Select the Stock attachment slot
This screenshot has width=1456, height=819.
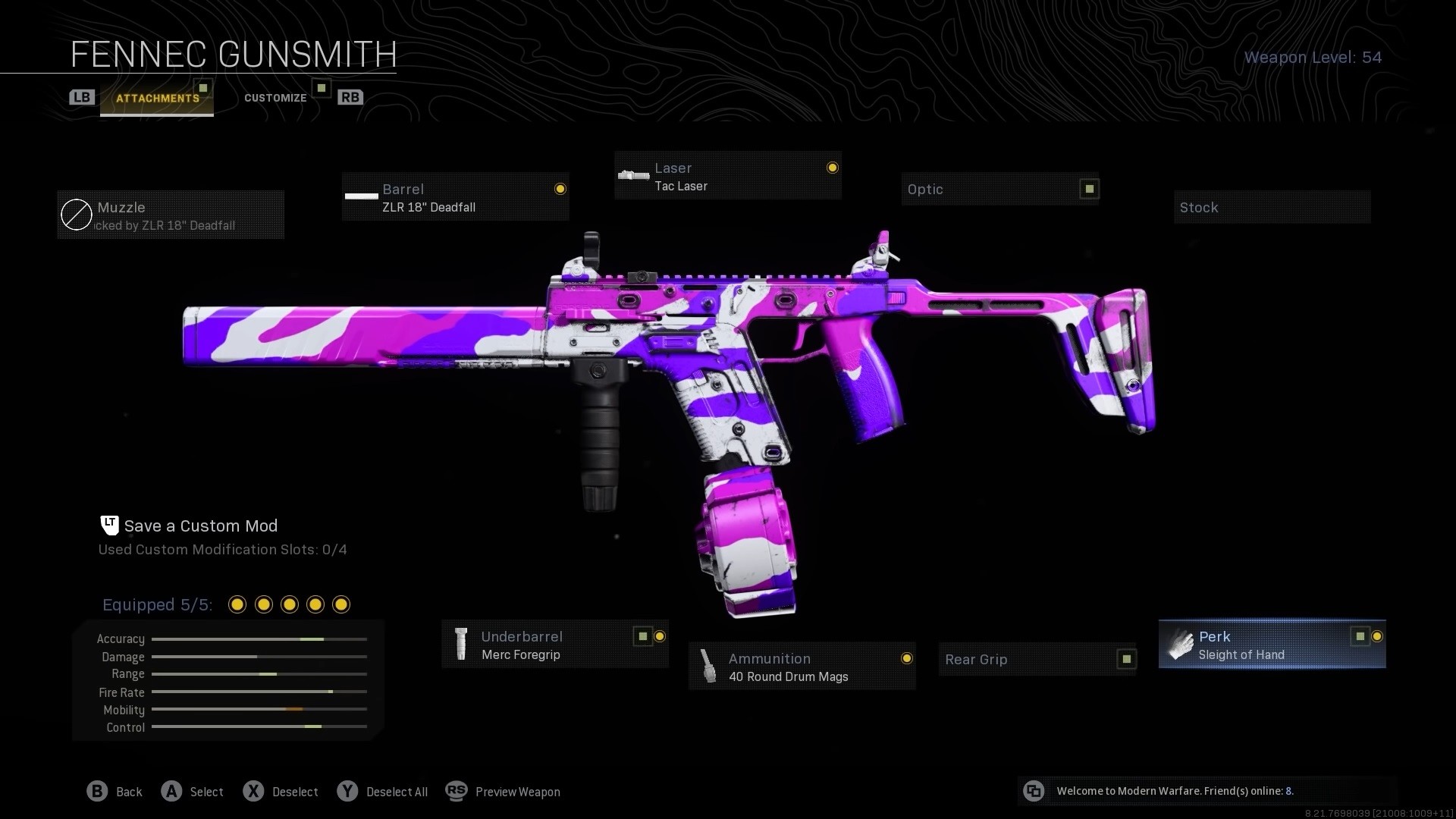(x=1272, y=208)
